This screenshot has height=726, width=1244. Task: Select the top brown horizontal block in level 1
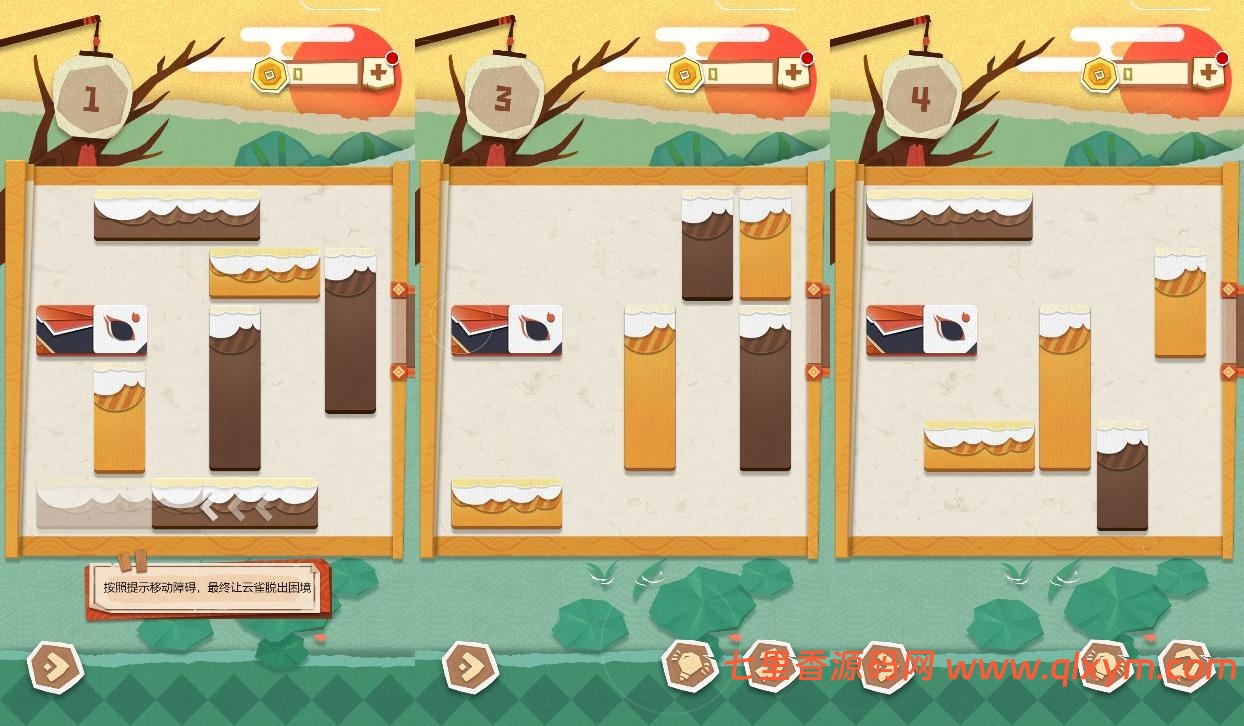click(177, 216)
